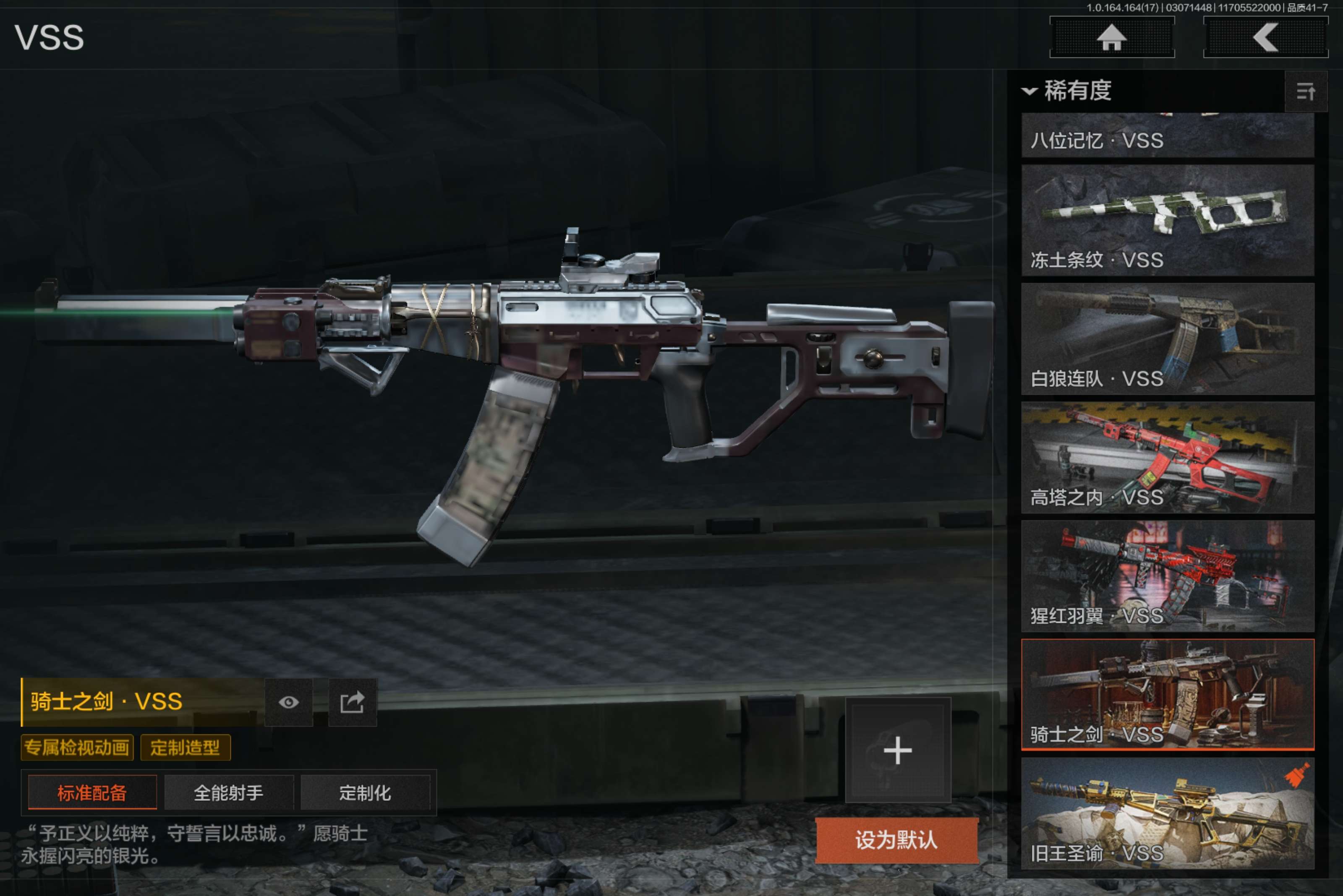Go back with the arrow button
Viewport: 1343px width, 896px height.
[1265, 38]
